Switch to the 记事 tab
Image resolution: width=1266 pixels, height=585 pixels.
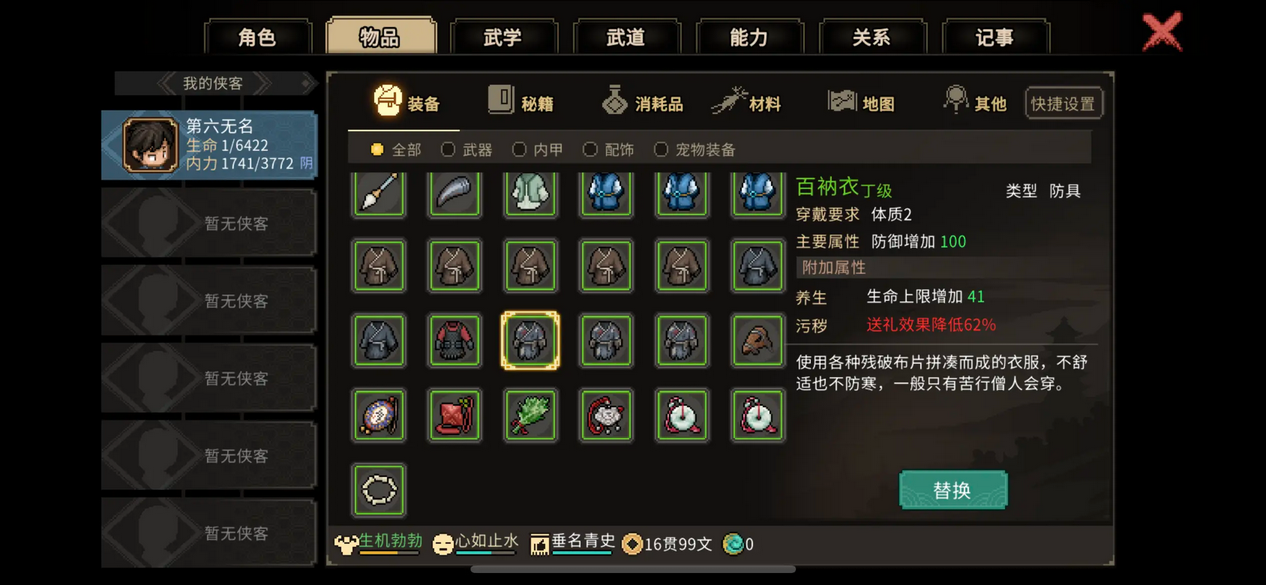(994, 37)
